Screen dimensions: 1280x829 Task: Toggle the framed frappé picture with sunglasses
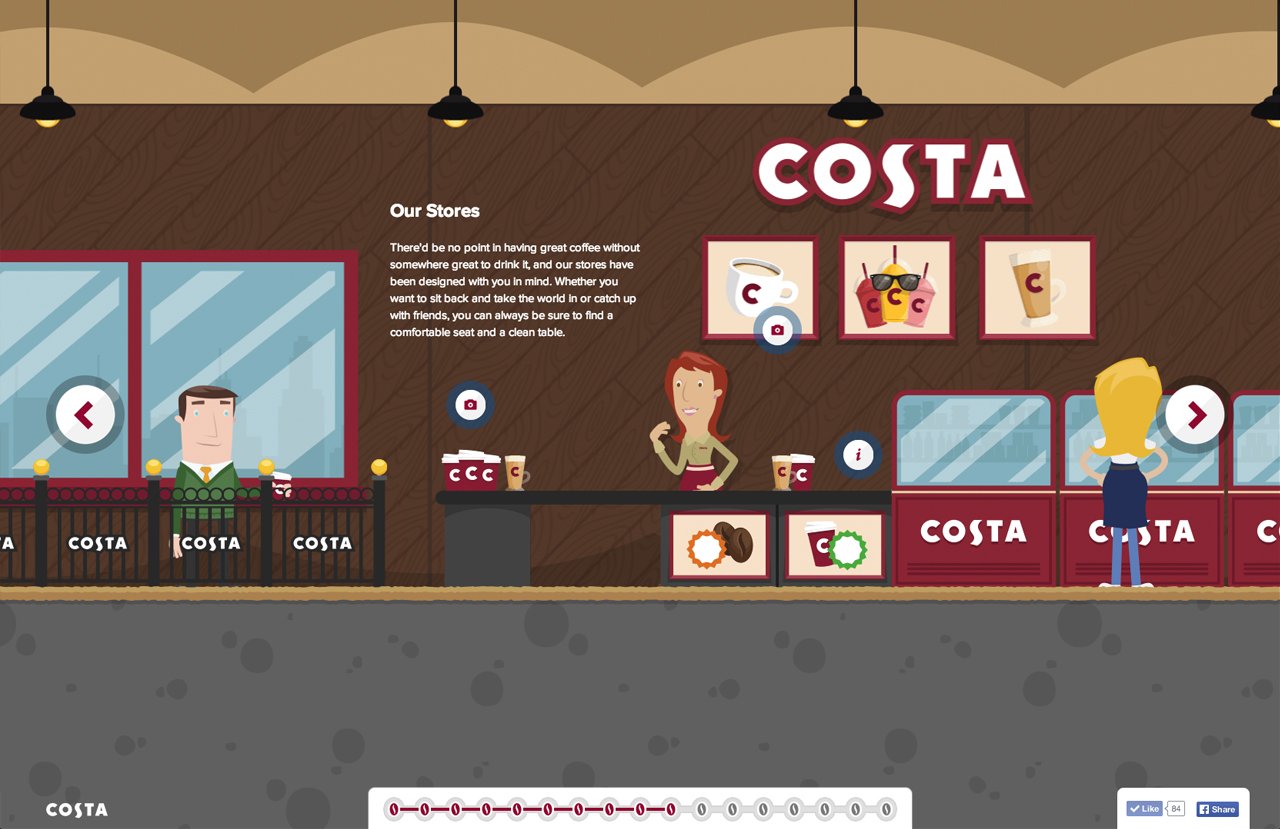click(896, 289)
